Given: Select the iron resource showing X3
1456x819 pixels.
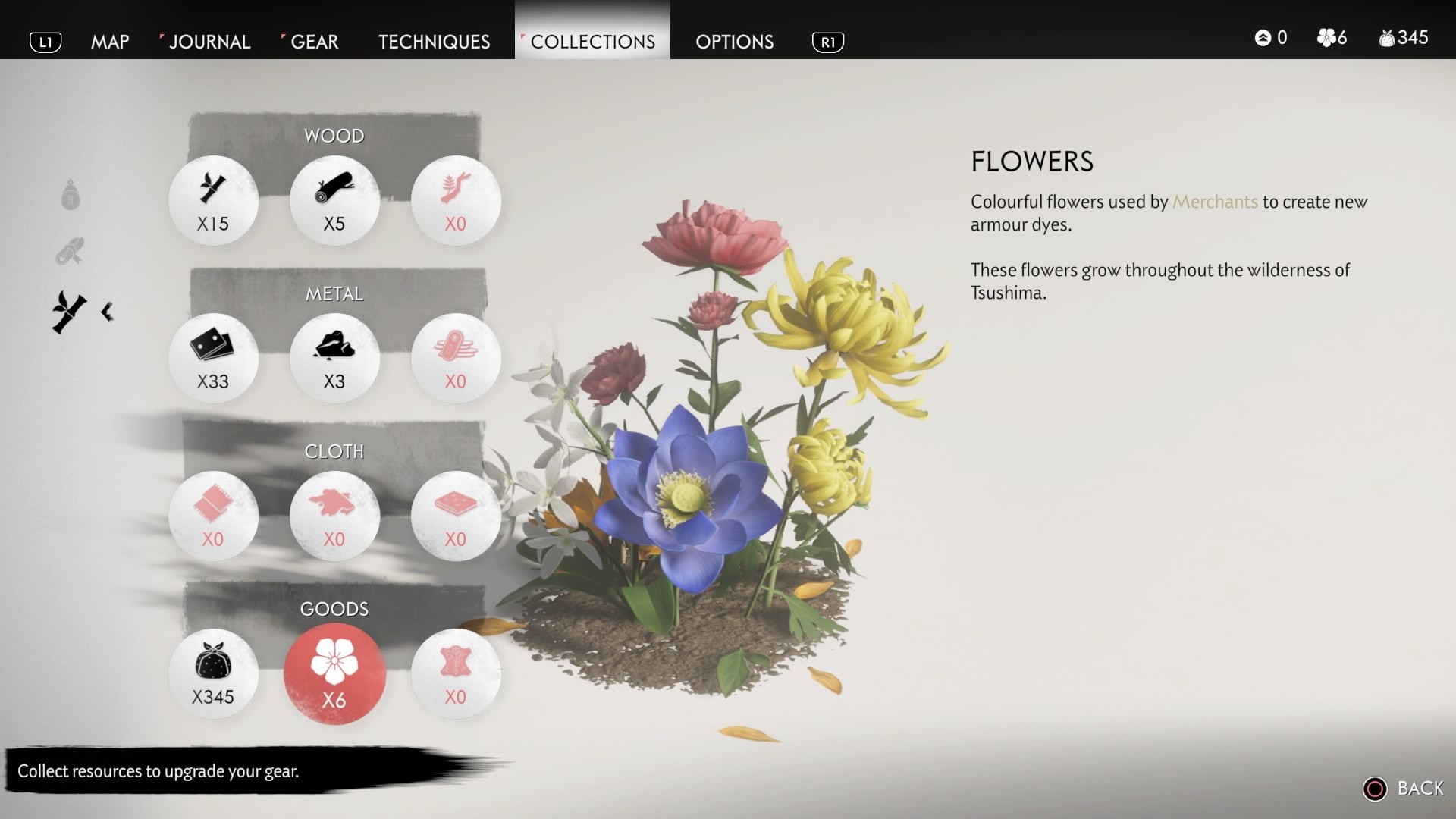Looking at the screenshot, I should pyautogui.click(x=334, y=358).
